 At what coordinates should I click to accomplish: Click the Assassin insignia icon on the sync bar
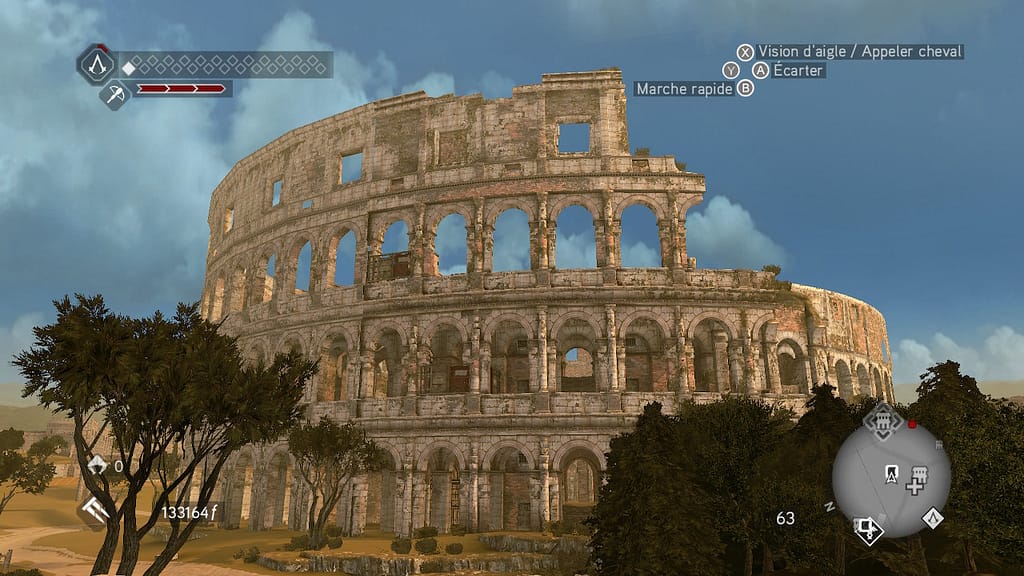click(97, 65)
